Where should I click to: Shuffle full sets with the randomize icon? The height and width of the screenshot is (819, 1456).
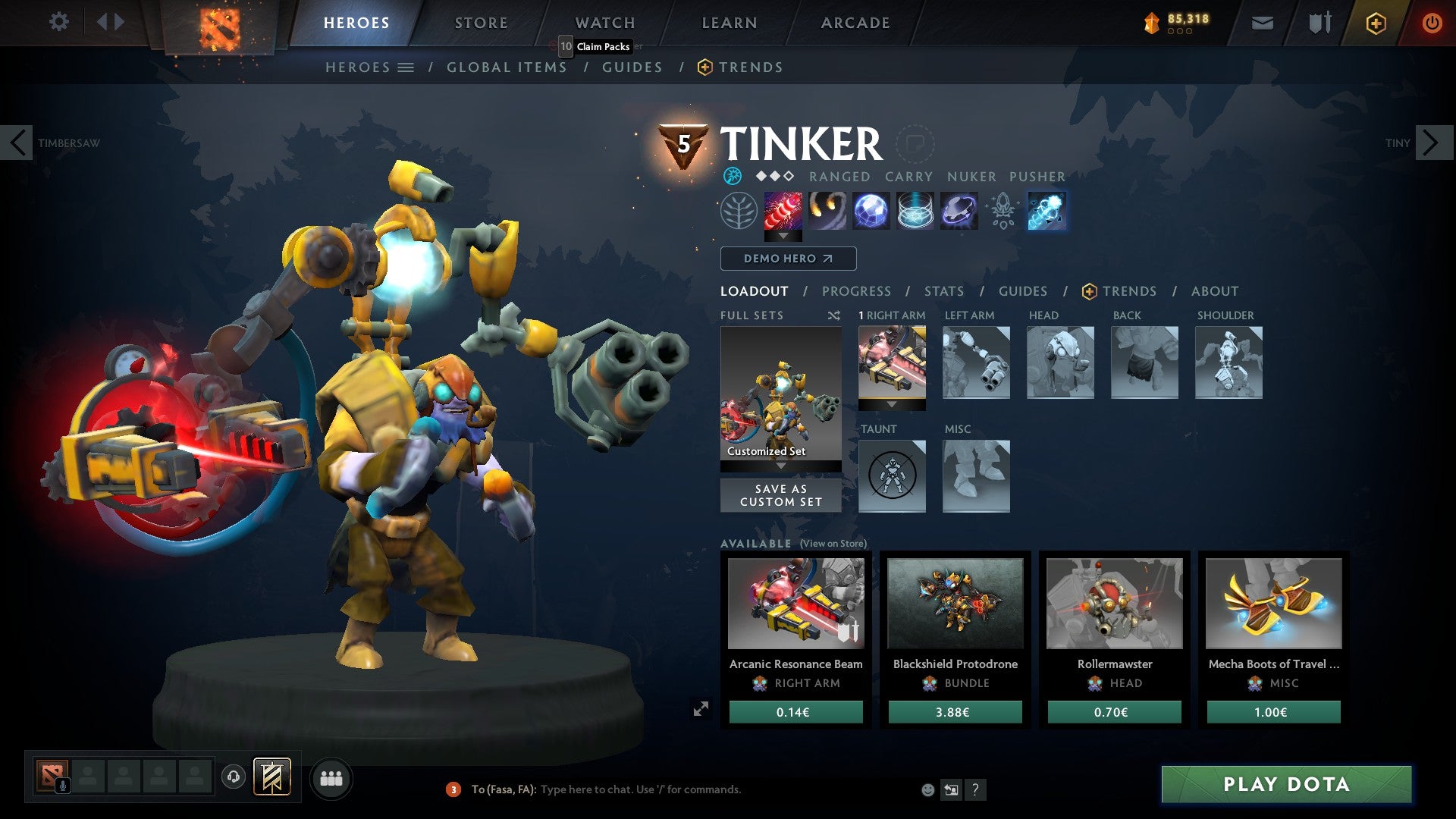click(x=833, y=315)
